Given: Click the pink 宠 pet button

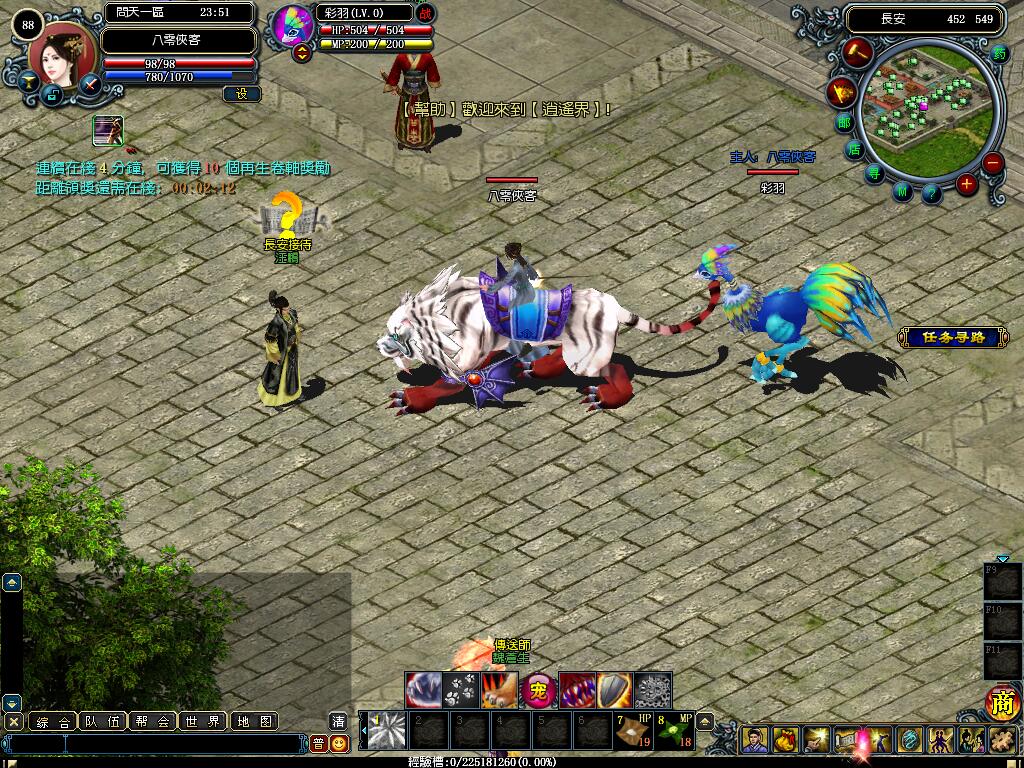Looking at the screenshot, I should (x=538, y=690).
